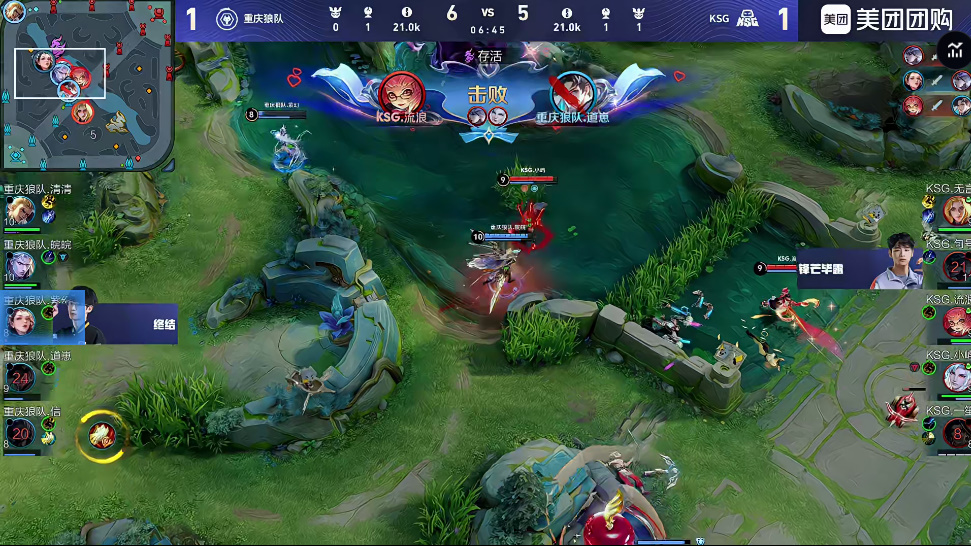Select the KSG.小崎 player portrait
Image resolution: width=971 pixels, height=546 pixels.
pos(955,376)
